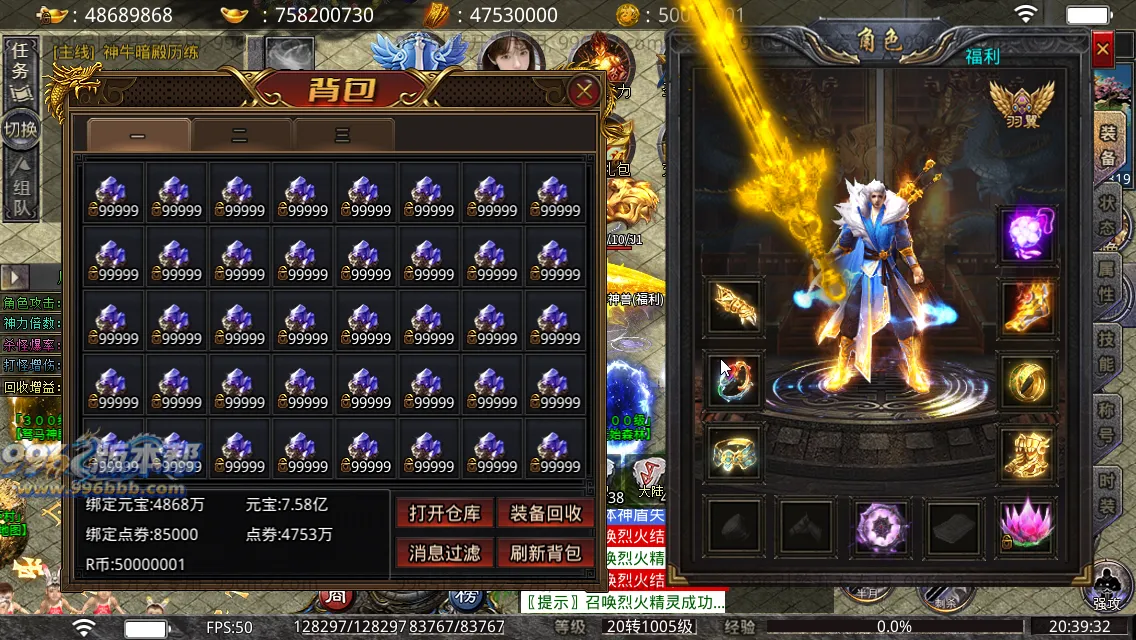The image size is (1136, 640).
Task: Close the 角色 character panel
Action: click(1102, 48)
